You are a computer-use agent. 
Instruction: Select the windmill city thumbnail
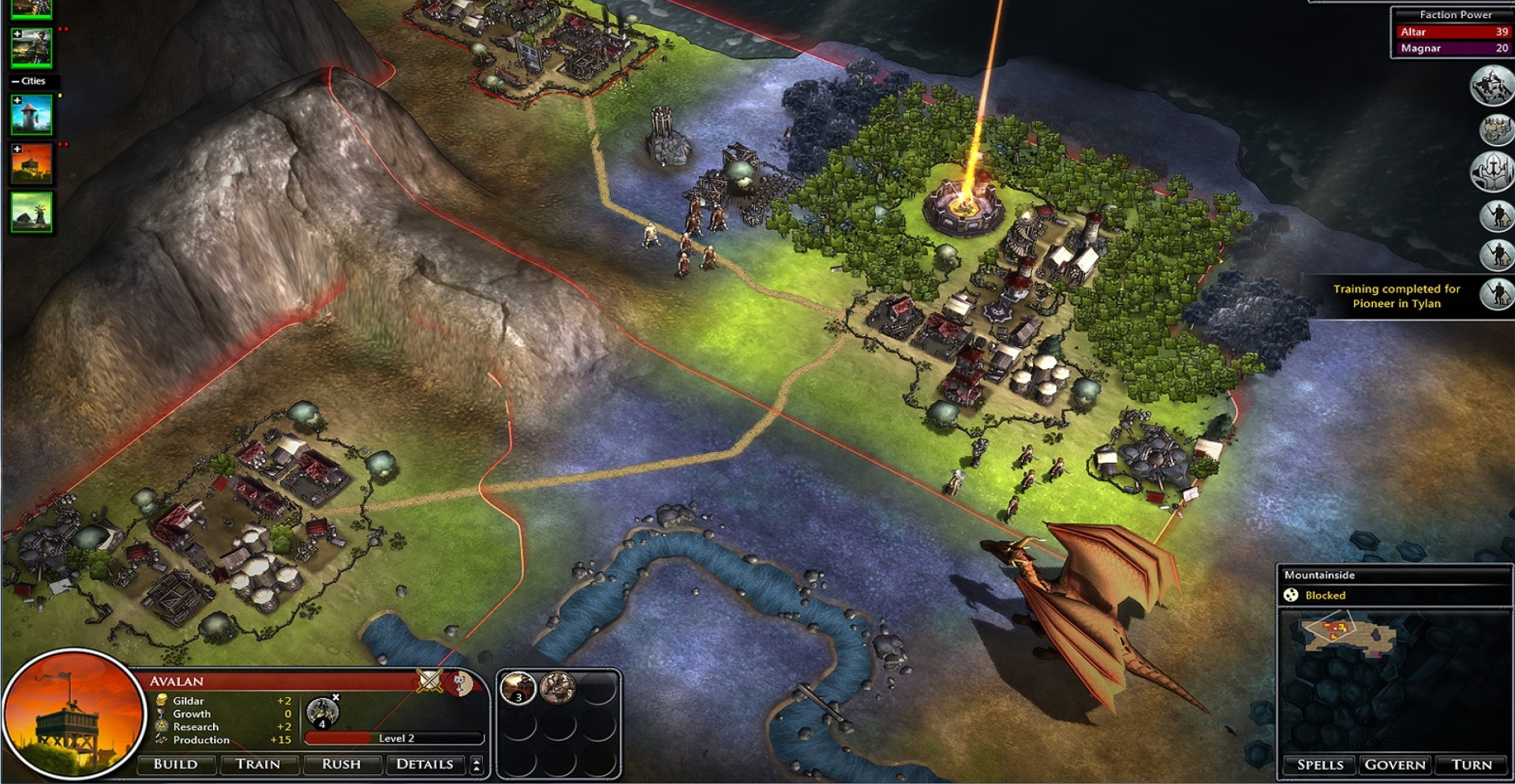pos(32,212)
